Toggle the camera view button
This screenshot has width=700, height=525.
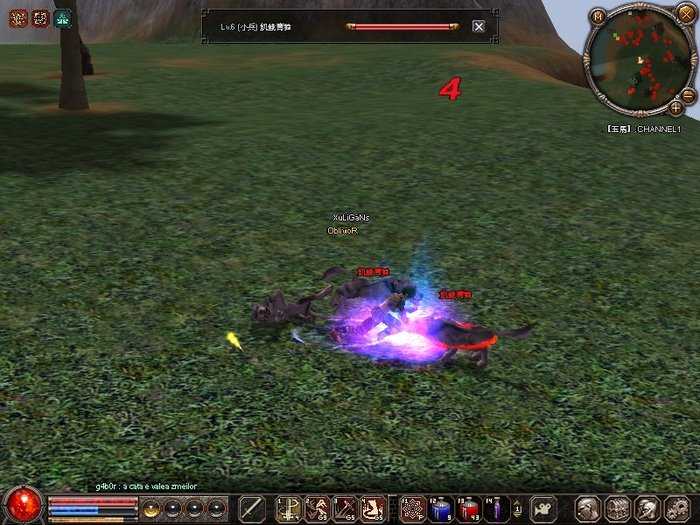[x=544, y=508]
